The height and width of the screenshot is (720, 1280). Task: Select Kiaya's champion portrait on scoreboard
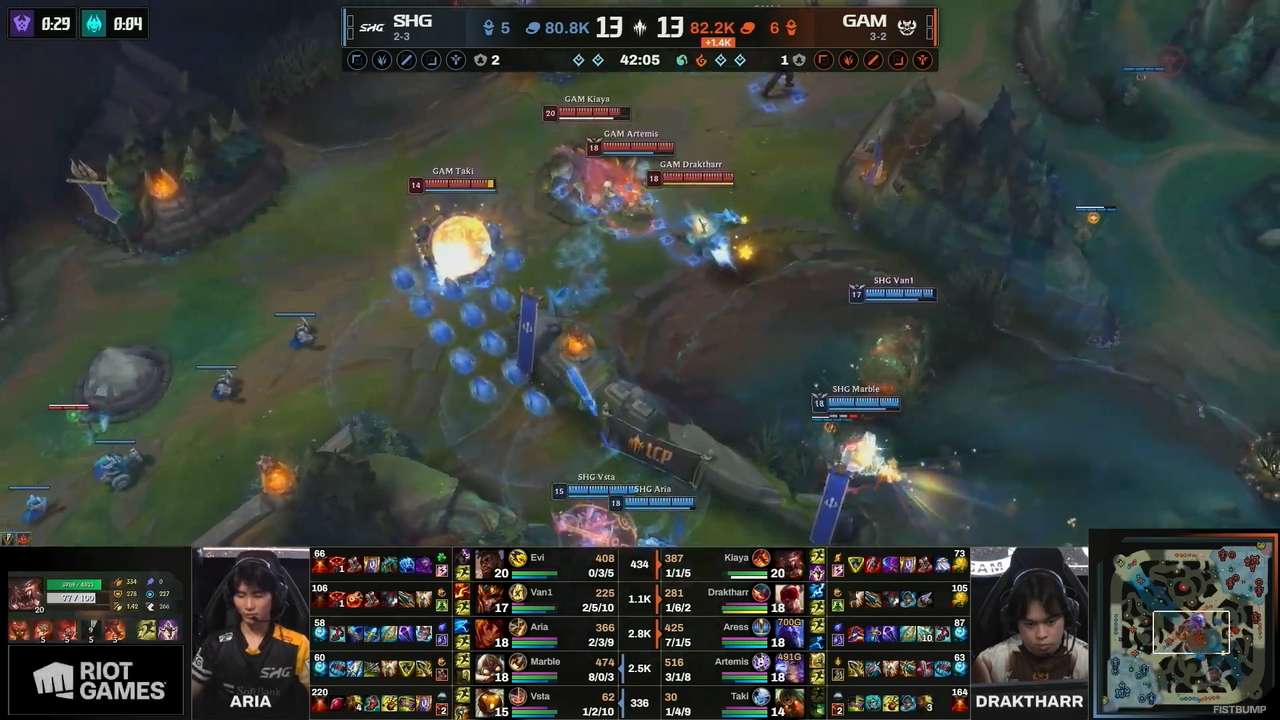(789, 565)
